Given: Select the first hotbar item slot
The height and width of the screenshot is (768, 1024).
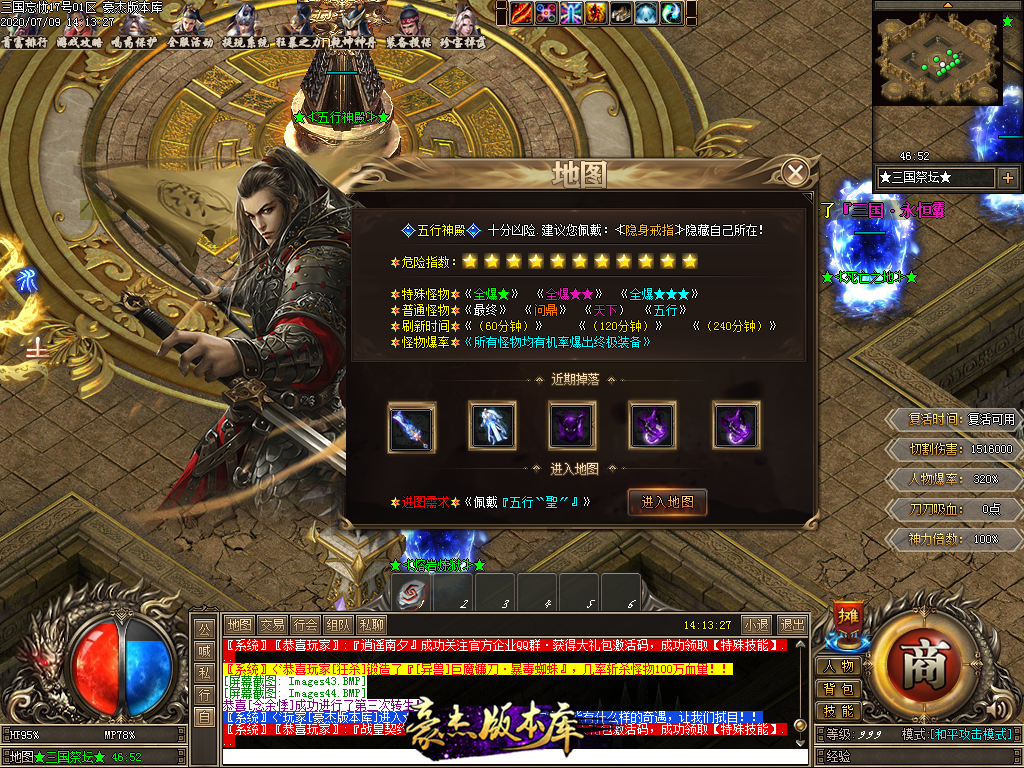Looking at the screenshot, I should click(x=410, y=592).
